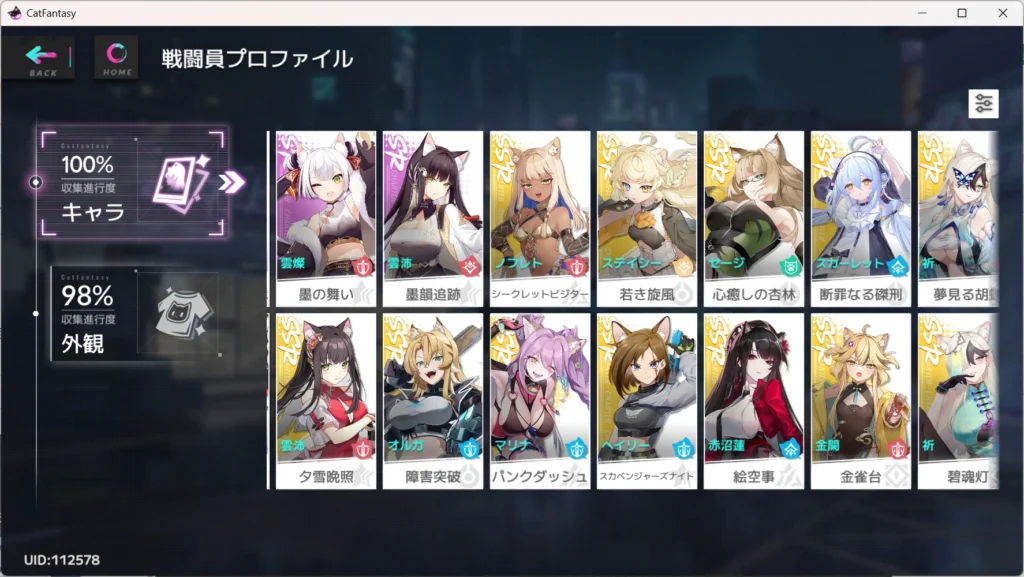
Task: Go back using the BACK arrow
Action: click(x=40, y=57)
